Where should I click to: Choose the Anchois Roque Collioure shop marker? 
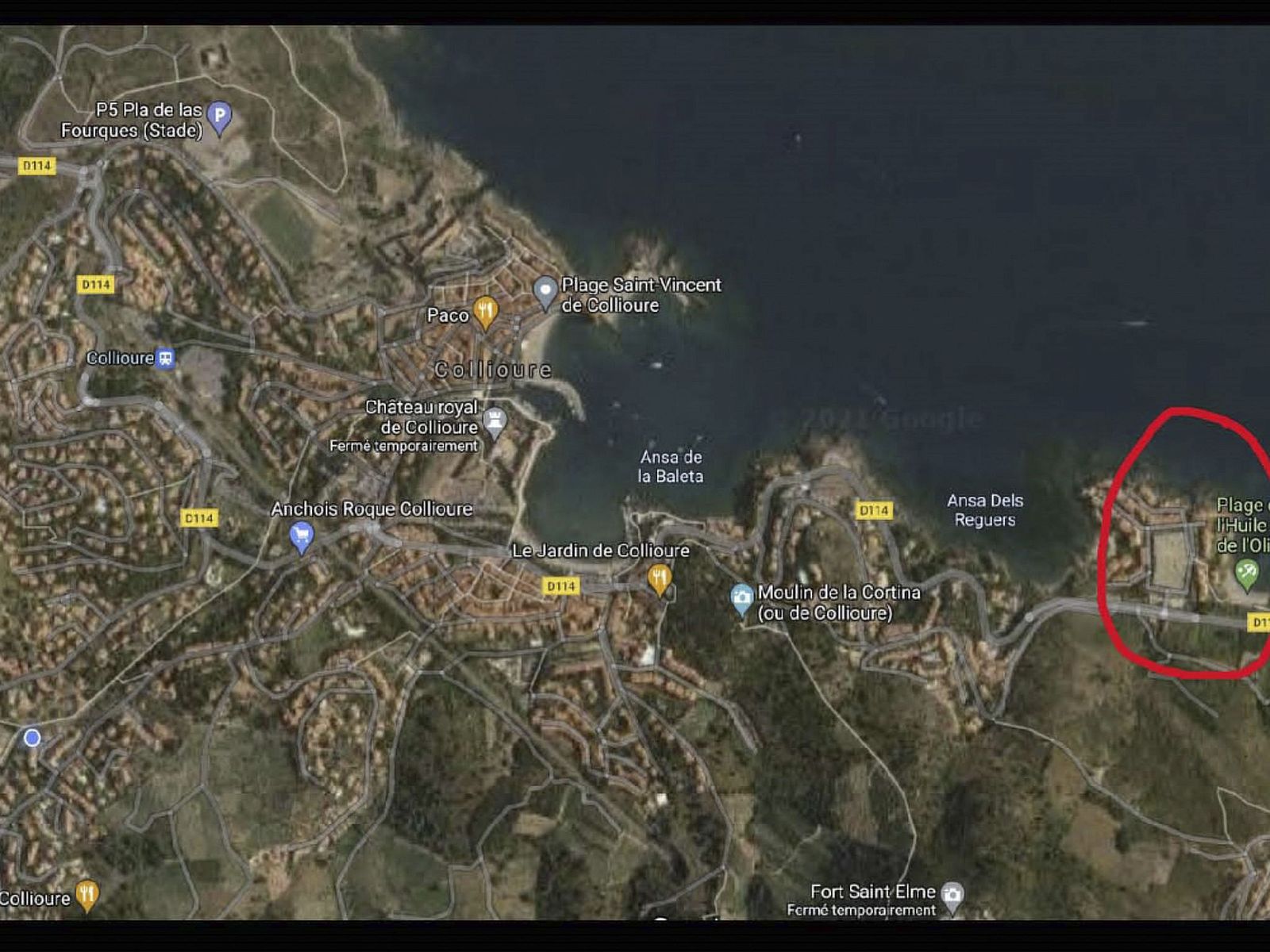point(301,537)
